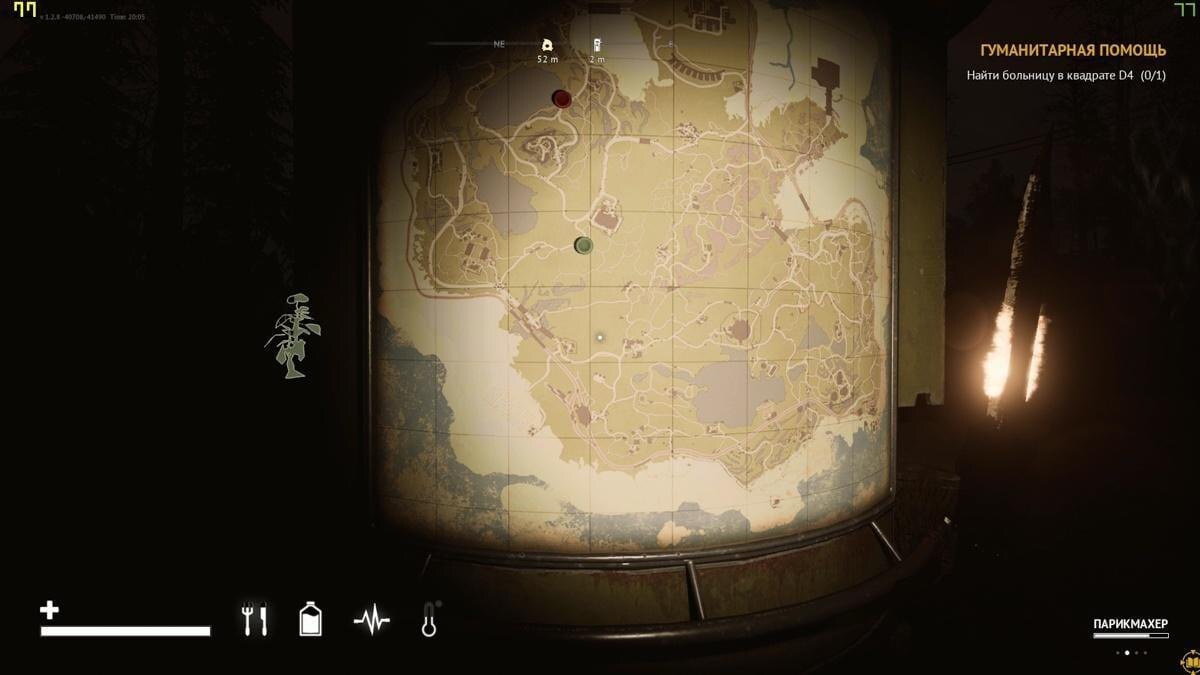Select the thirst water bottle icon

tap(311, 620)
